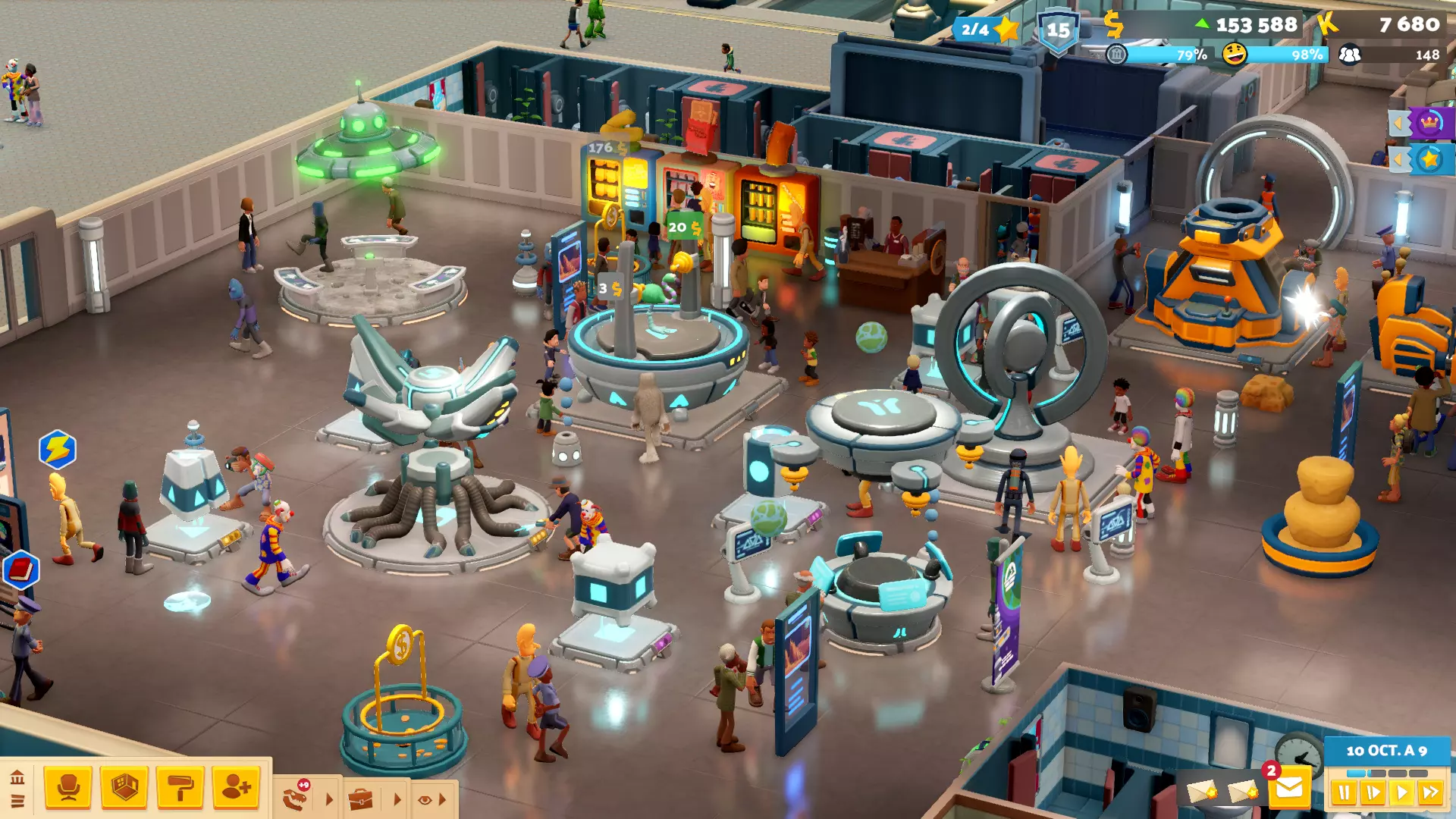Click the level 15 shield badge
1456x819 pixels.
point(1058,31)
